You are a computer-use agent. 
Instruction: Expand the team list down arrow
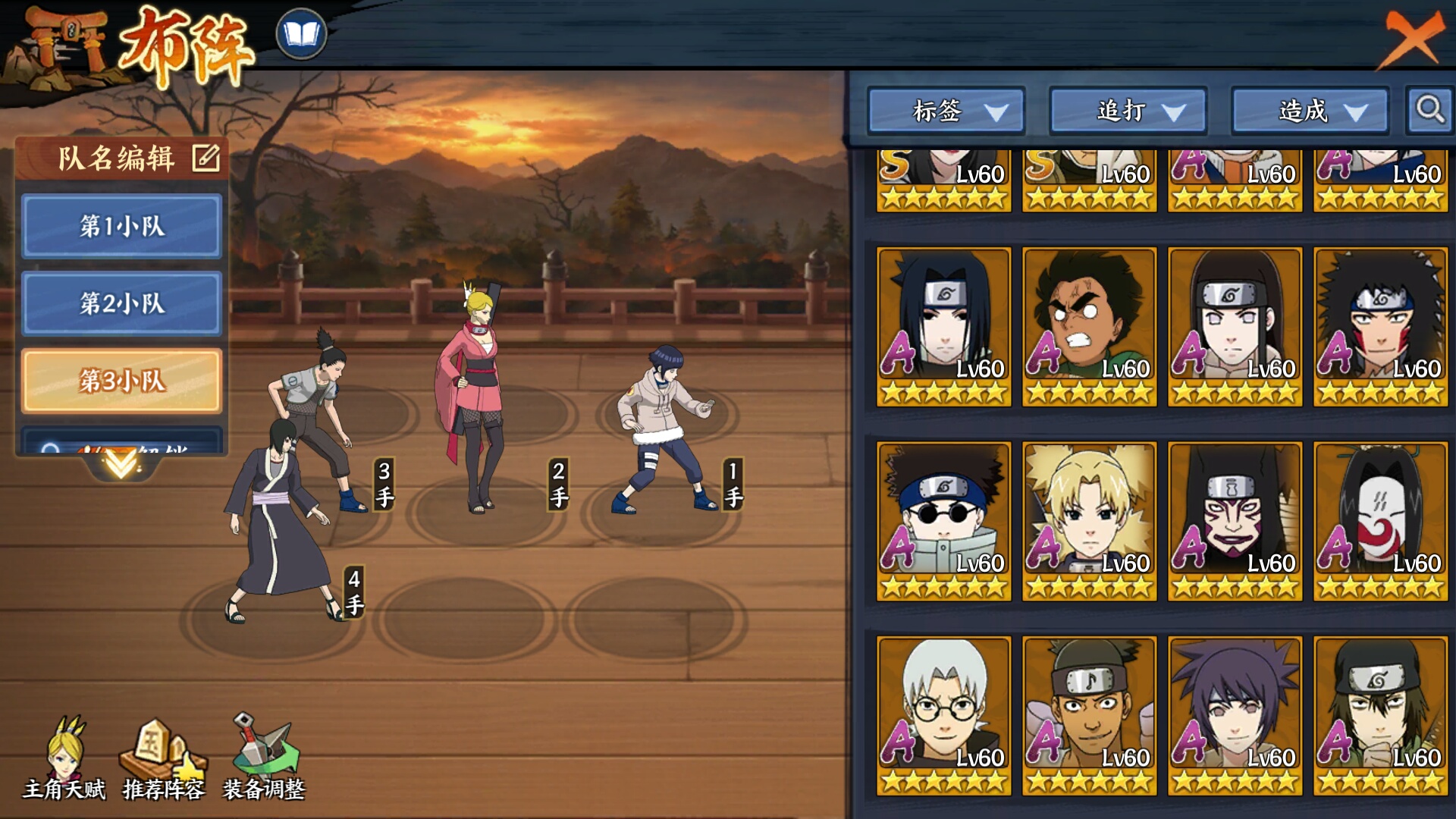pos(121,463)
